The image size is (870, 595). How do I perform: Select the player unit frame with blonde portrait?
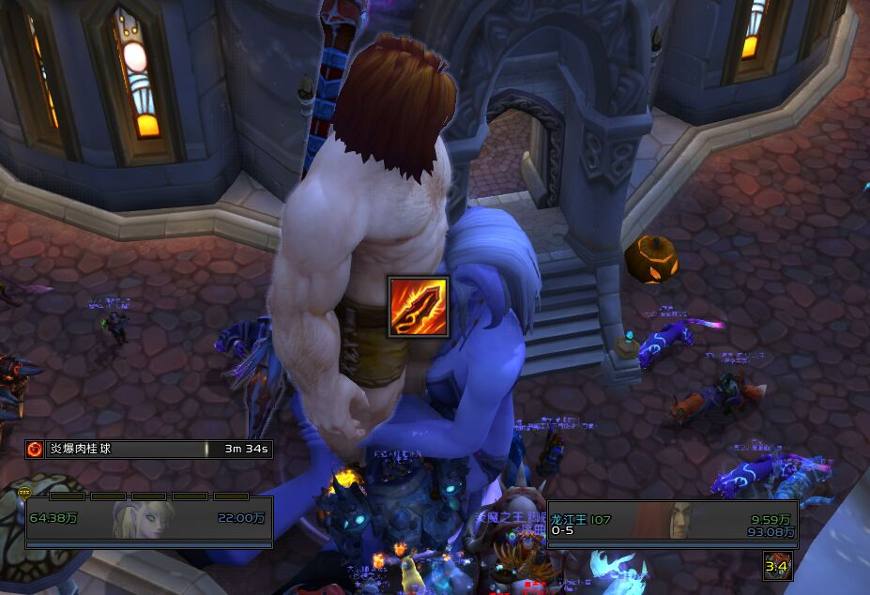pos(149,519)
